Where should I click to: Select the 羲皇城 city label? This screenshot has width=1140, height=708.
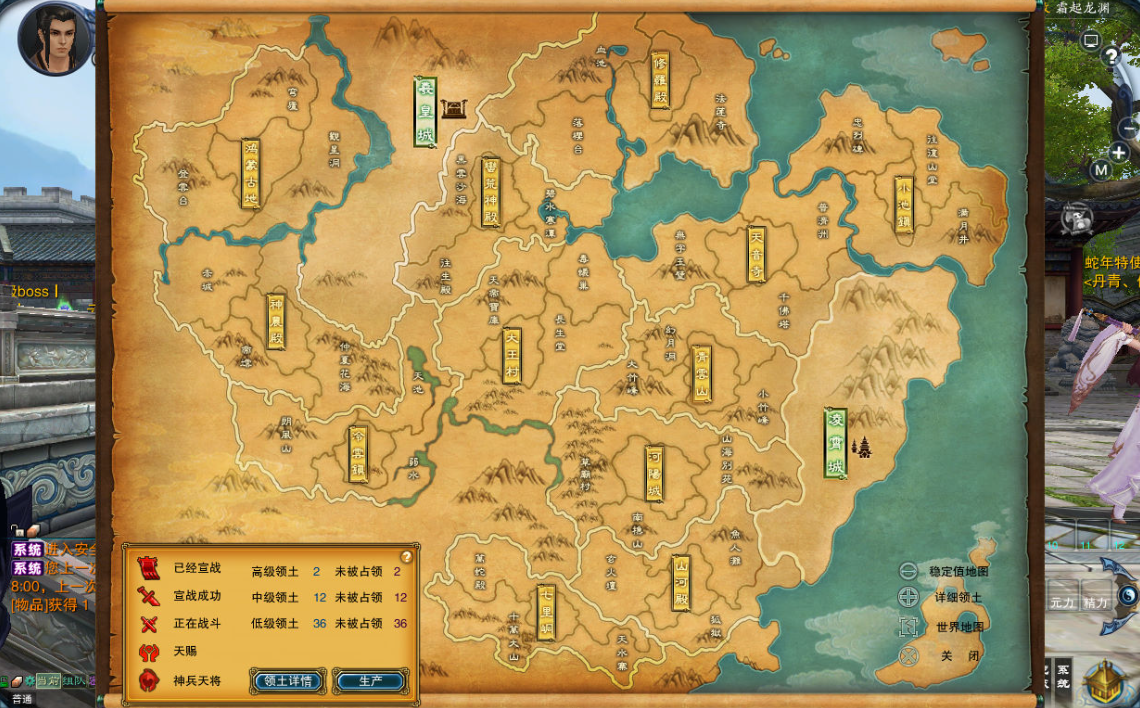pos(426,112)
